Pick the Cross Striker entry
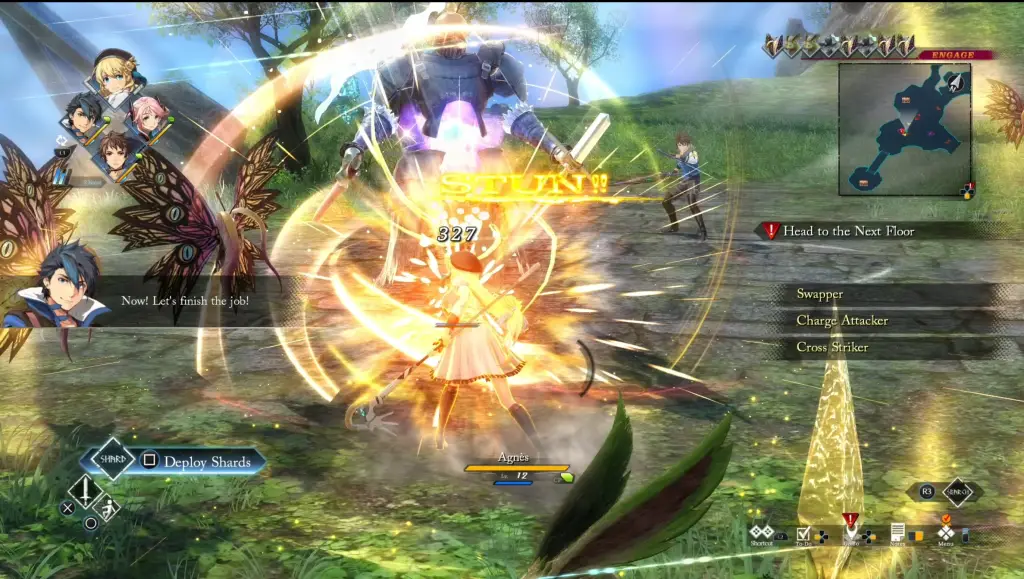 (x=831, y=347)
